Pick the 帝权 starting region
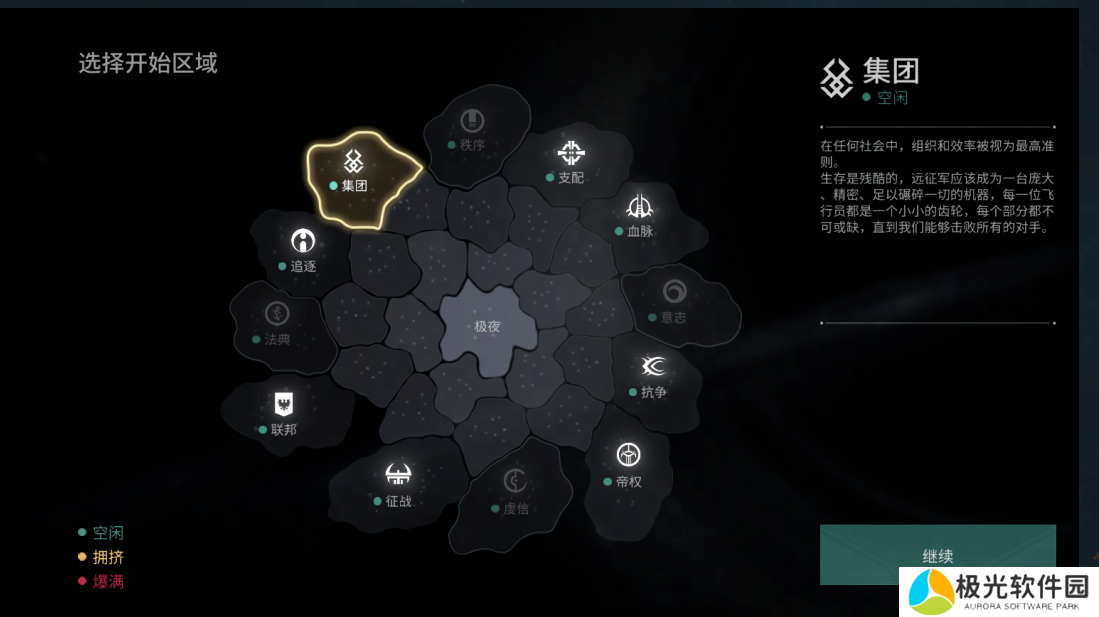 (628, 467)
